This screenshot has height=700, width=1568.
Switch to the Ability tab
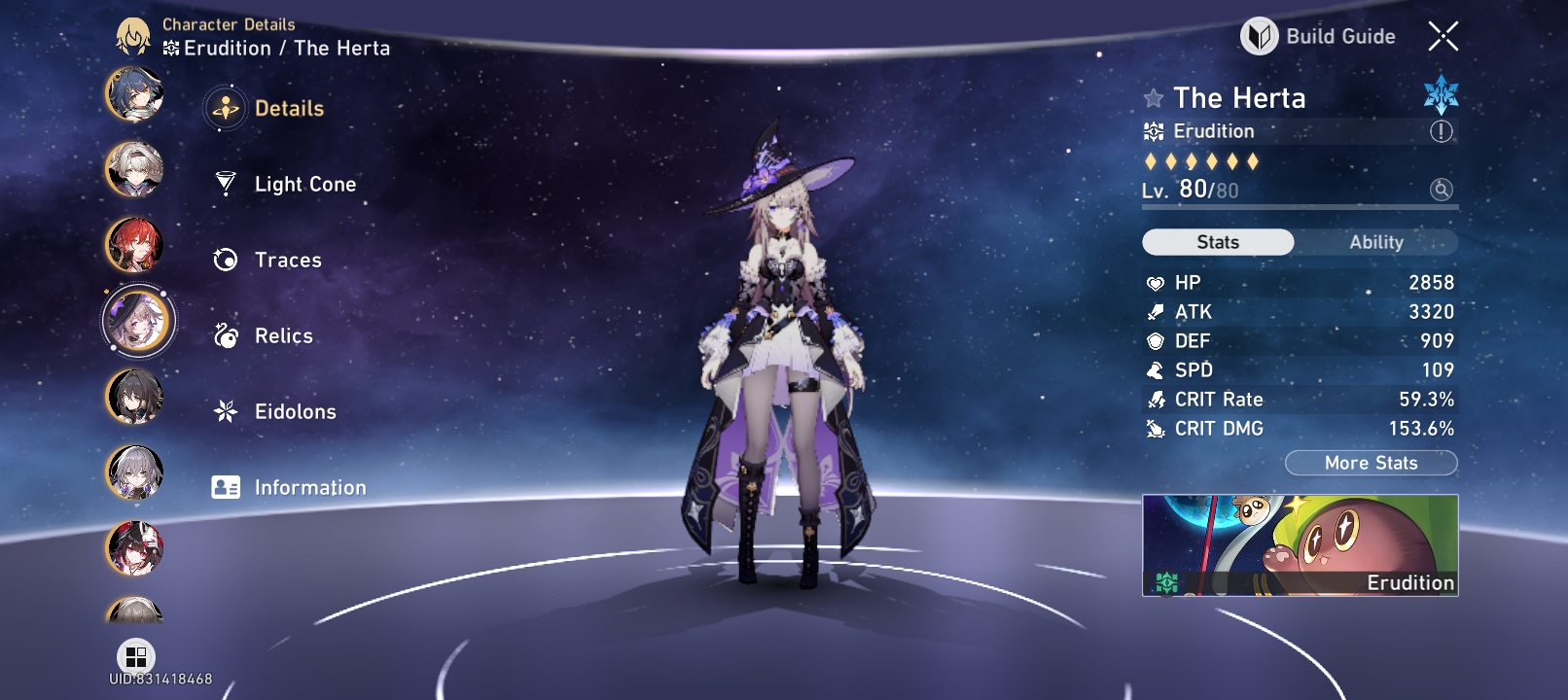tap(1376, 241)
